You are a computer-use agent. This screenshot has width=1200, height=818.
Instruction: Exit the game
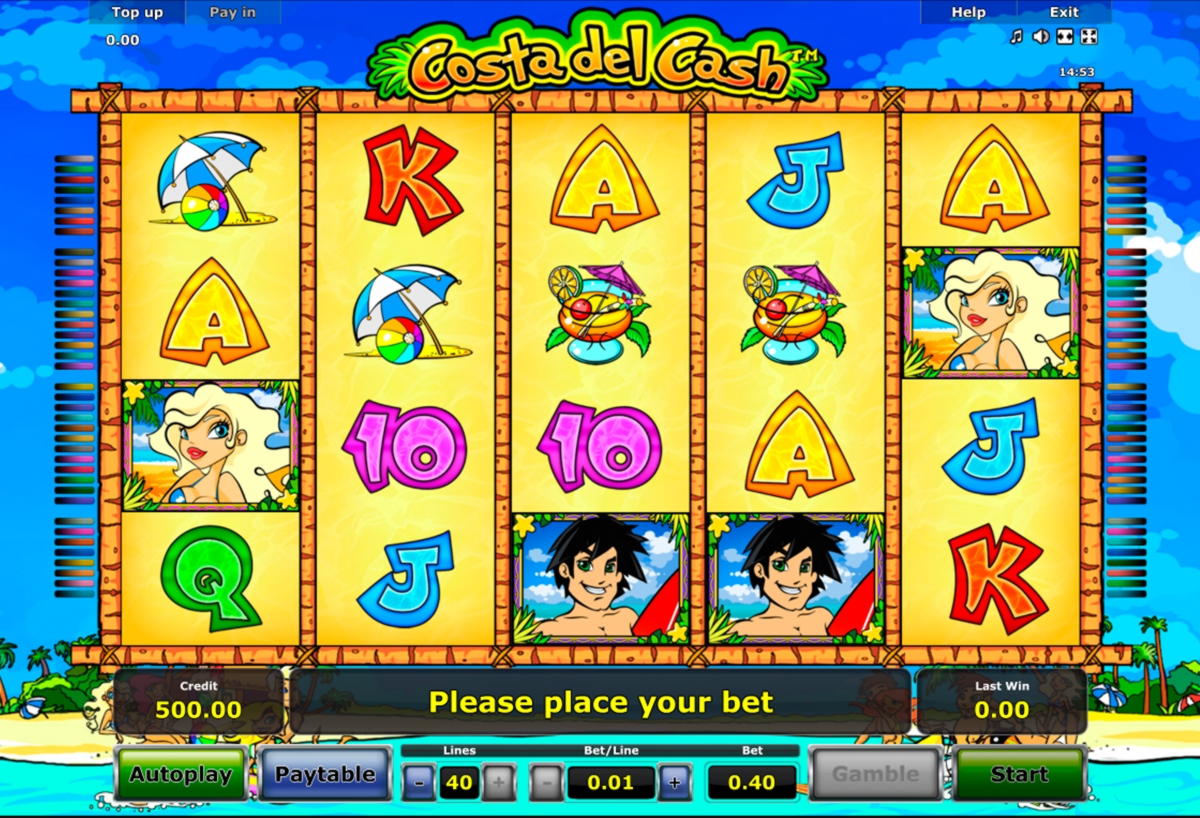coord(1064,12)
